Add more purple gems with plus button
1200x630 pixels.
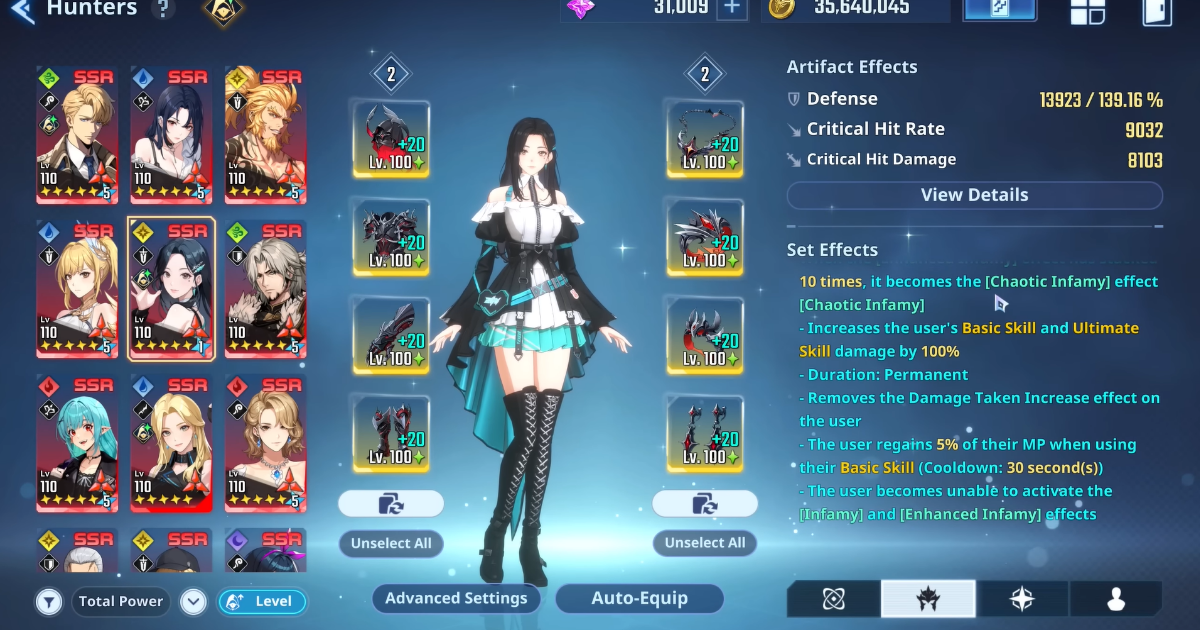tap(732, 8)
